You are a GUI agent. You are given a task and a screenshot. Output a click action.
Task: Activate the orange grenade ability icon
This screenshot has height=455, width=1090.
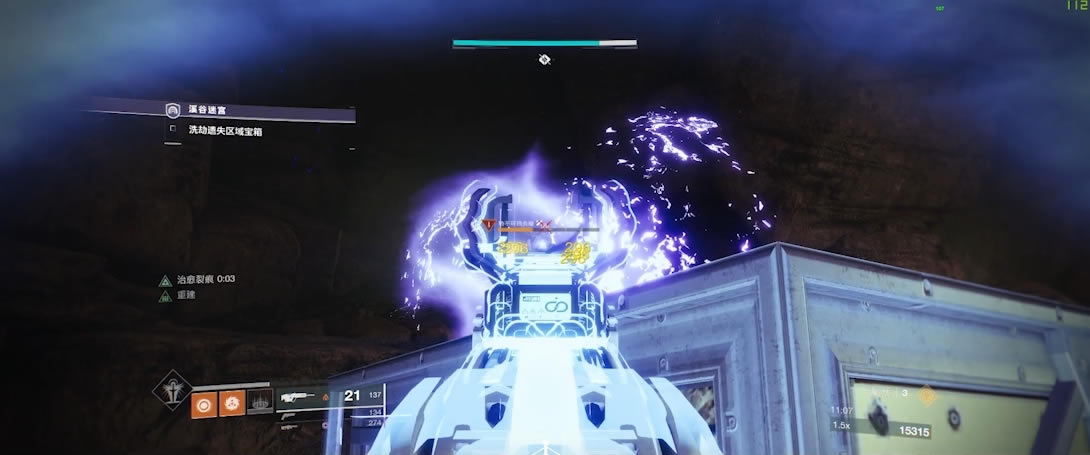click(x=204, y=402)
